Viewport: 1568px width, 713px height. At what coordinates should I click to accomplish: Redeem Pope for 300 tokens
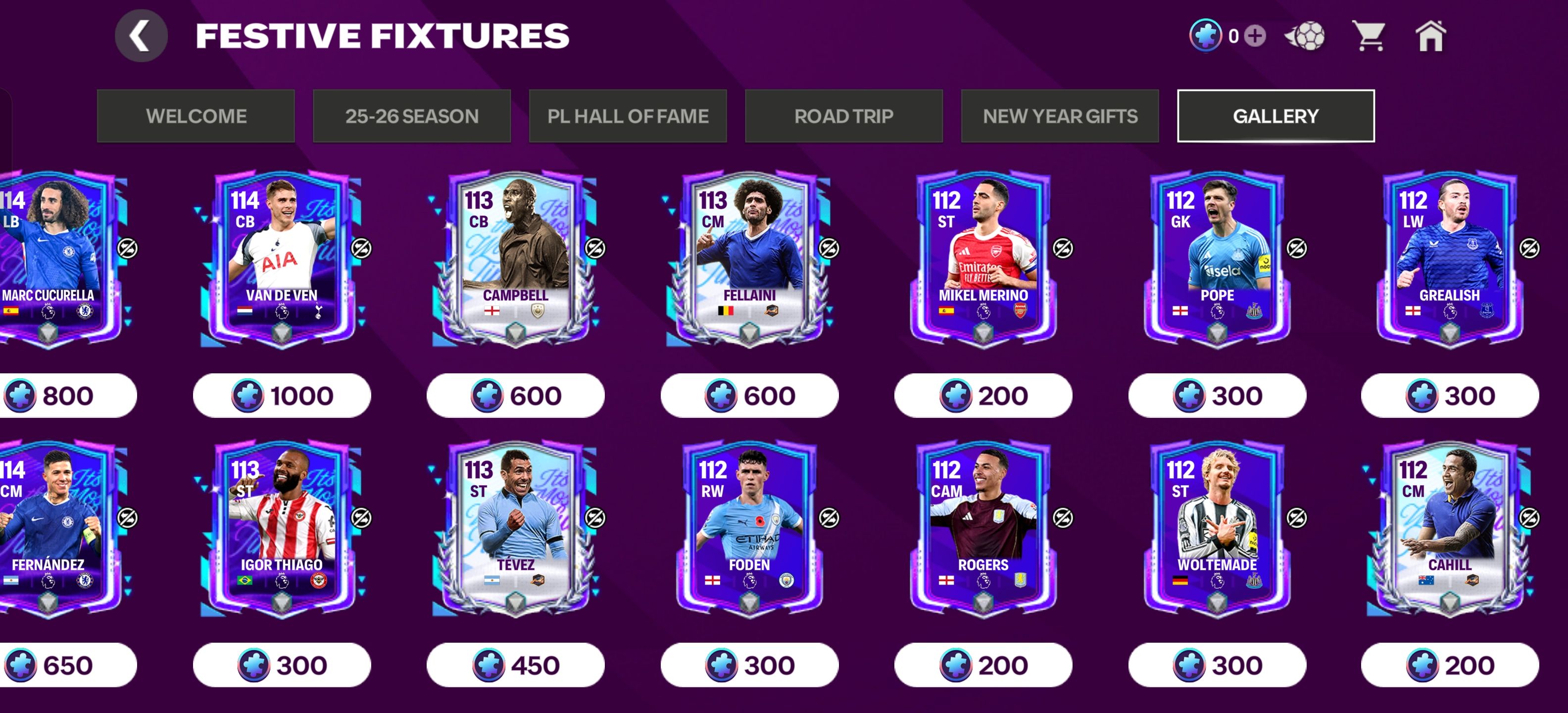click(1217, 396)
